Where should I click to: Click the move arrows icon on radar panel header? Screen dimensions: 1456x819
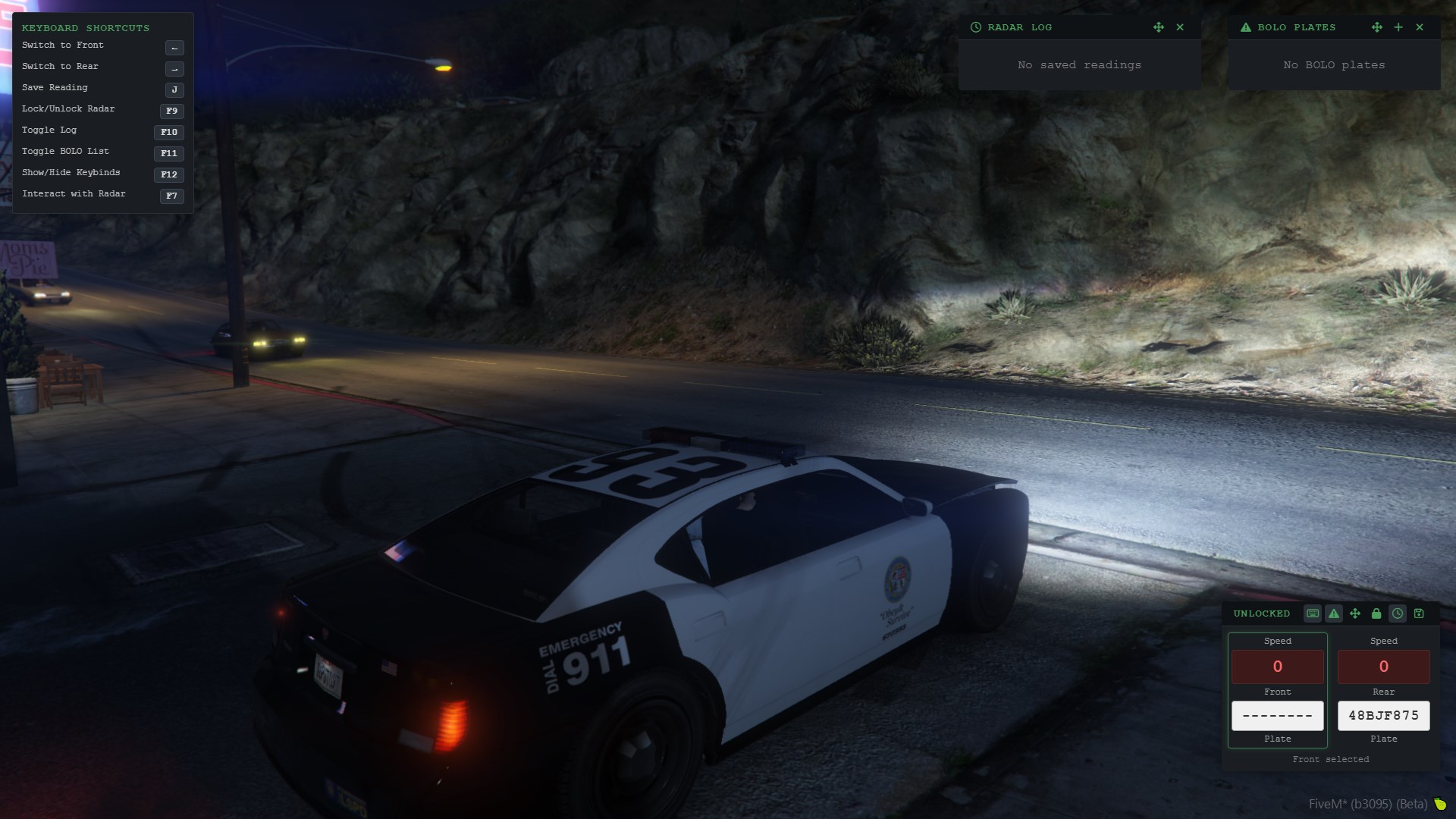coord(1354,614)
